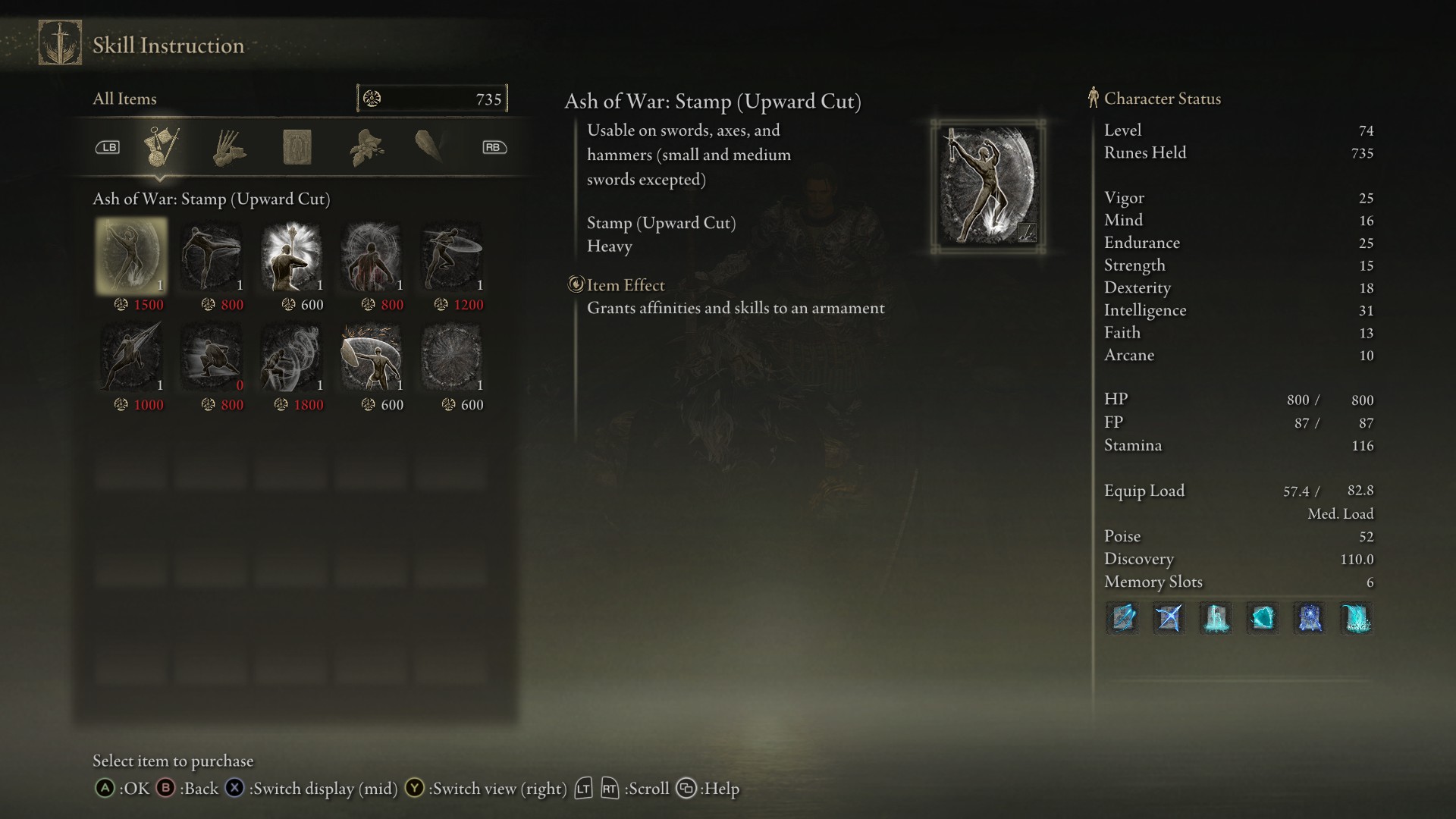Switch to the skeletal hand and materials tab
1456x819 pixels.
(228, 147)
